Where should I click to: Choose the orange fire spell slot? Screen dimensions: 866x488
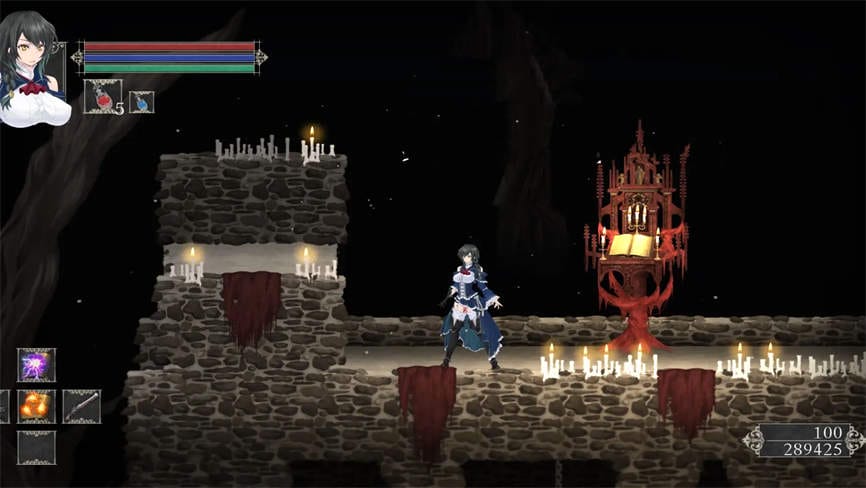[x=37, y=406]
